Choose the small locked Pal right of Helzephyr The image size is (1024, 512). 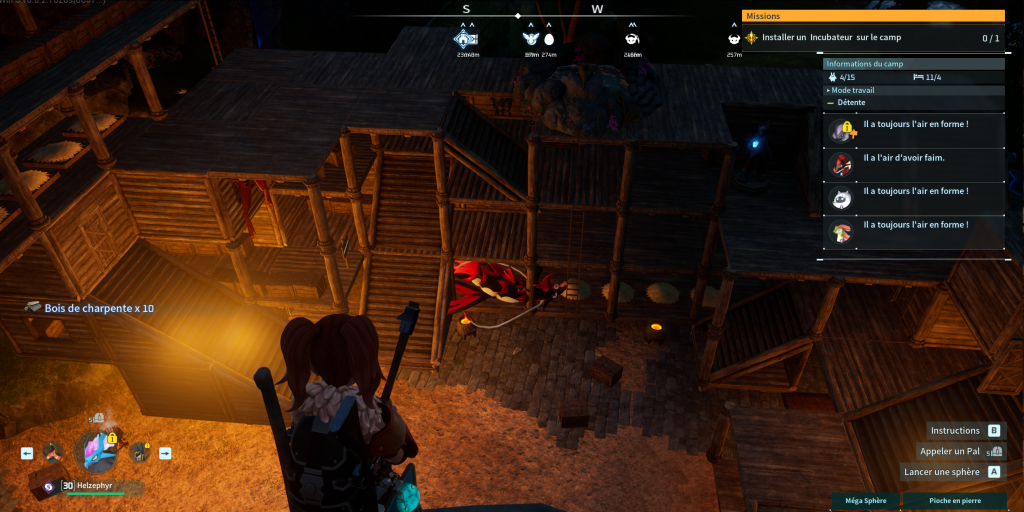pos(141,453)
